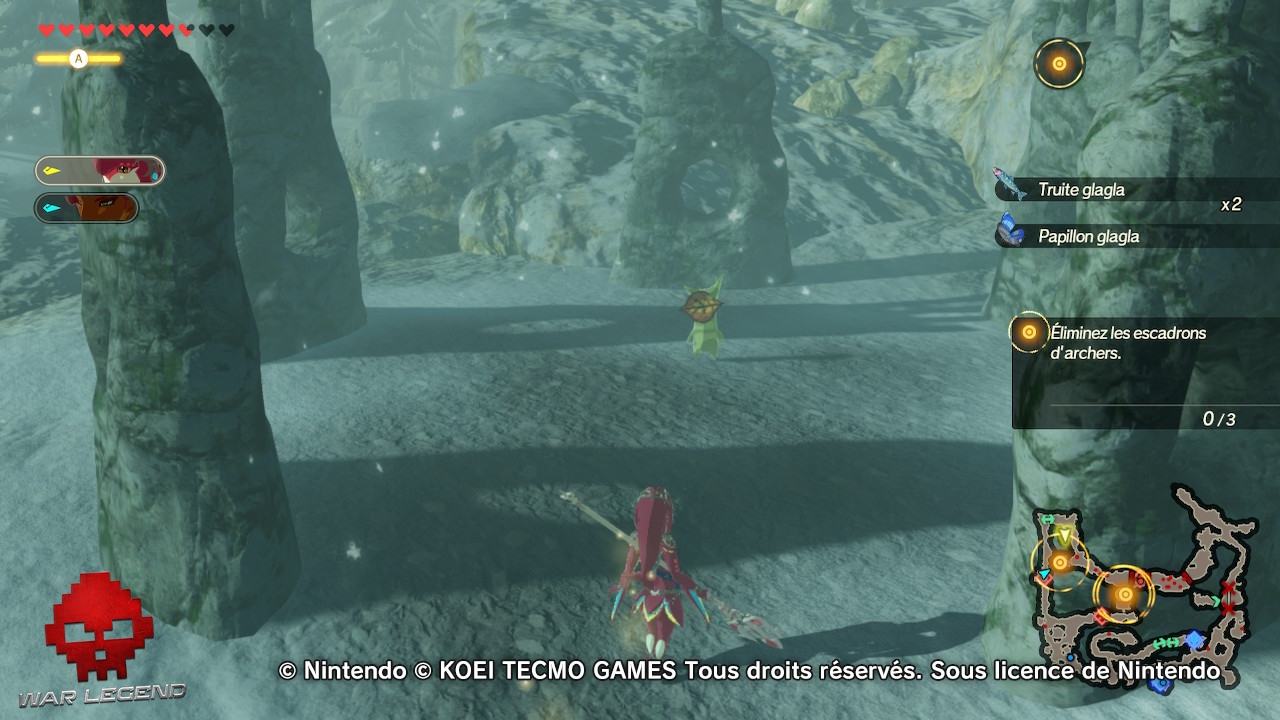Toggle the half-filled heart in the health row
The height and width of the screenshot is (720, 1280).
[187, 30]
